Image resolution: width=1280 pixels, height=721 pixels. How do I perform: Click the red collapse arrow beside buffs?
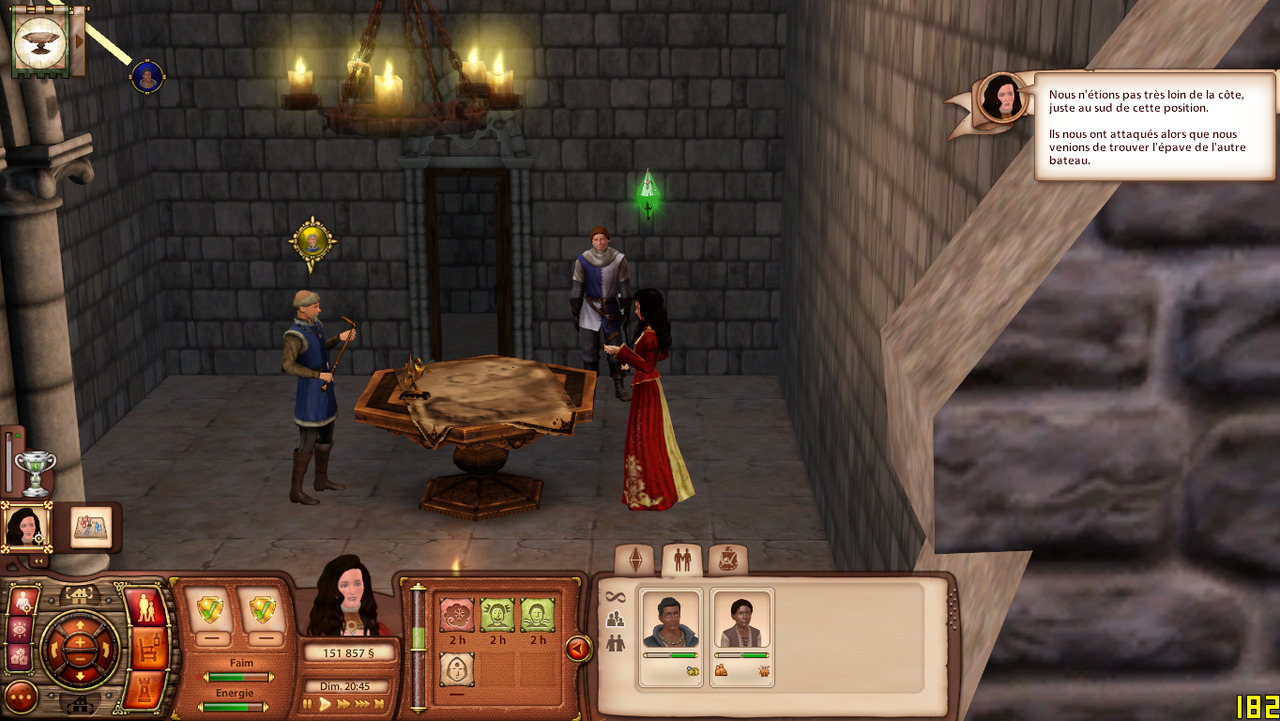coord(578,650)
